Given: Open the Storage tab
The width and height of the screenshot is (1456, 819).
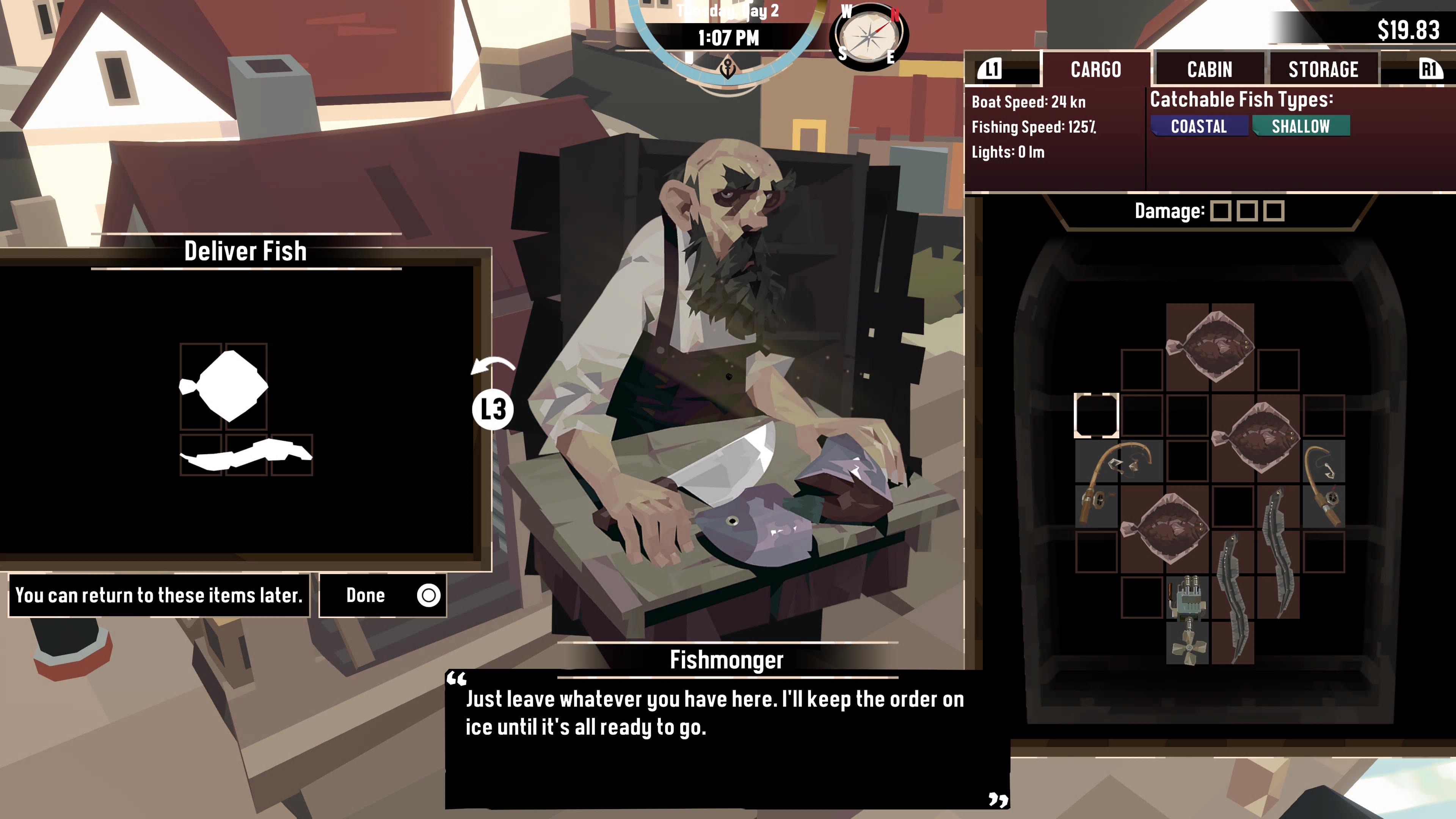Looking at the screenshot, I should click(1323, 69).
